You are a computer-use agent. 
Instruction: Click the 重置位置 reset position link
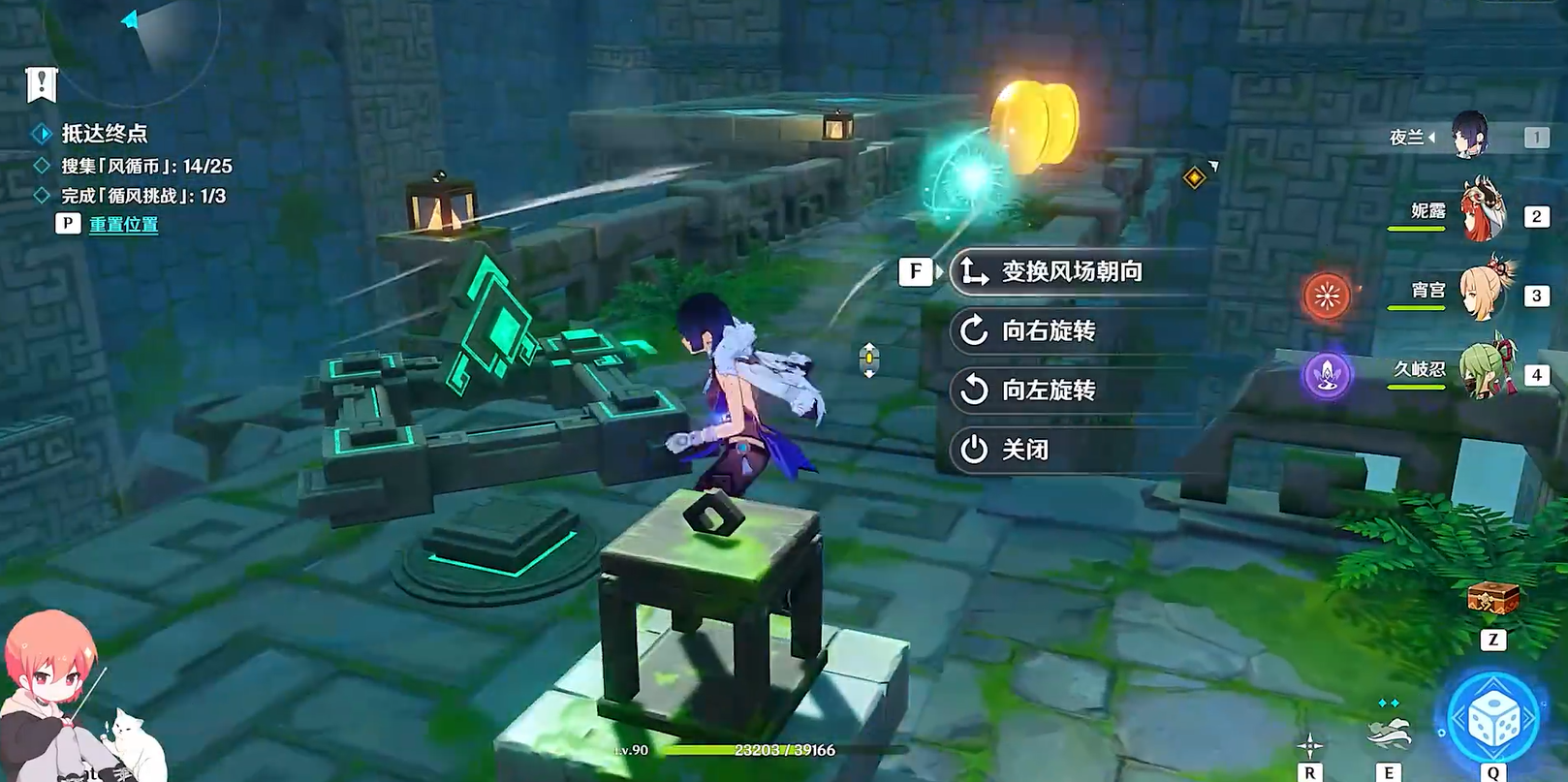[x=123, y=224]
